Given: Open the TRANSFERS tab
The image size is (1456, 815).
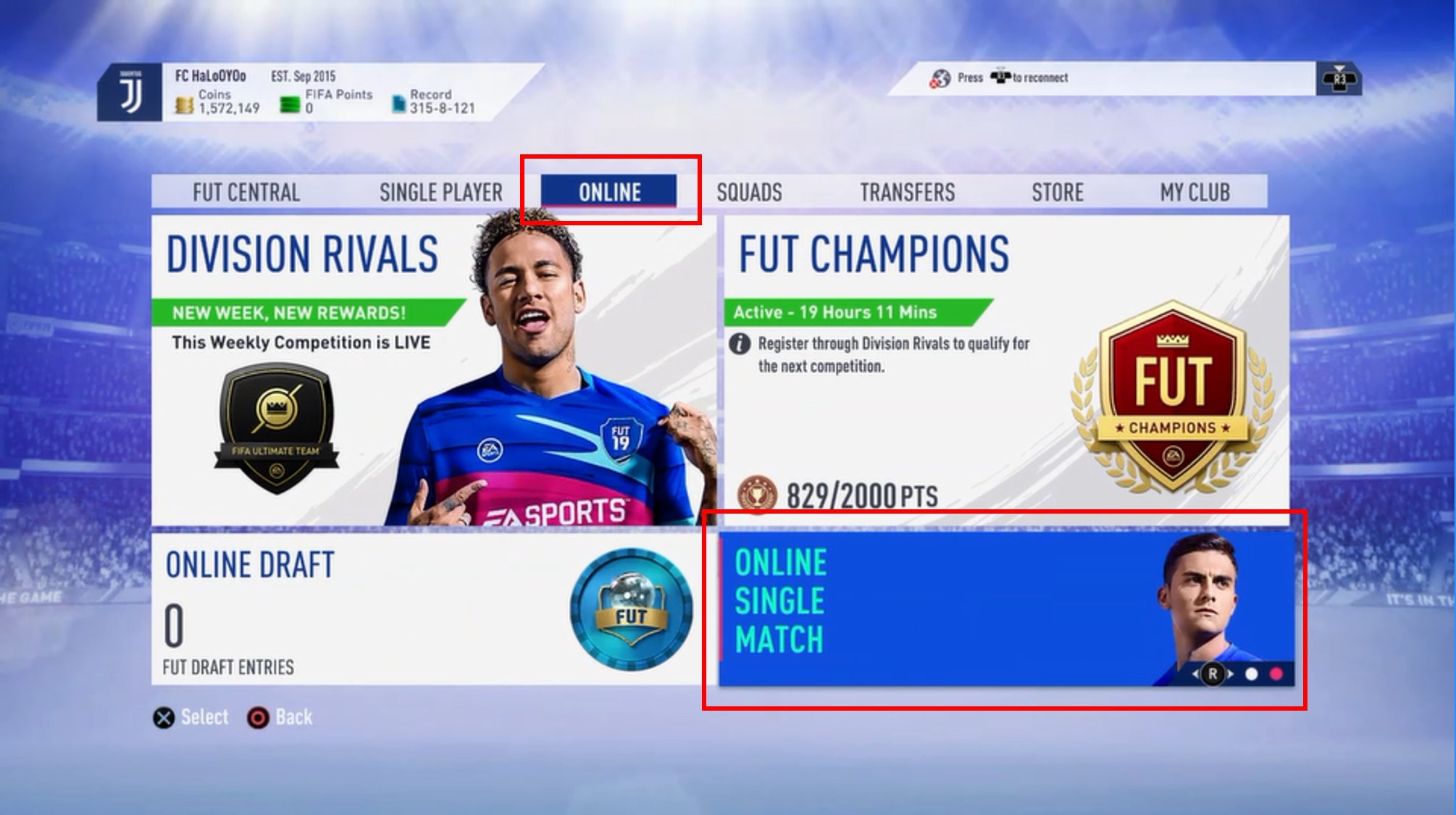Looking at the screenshot, I should pyautogui.click(x=908, y=192).
